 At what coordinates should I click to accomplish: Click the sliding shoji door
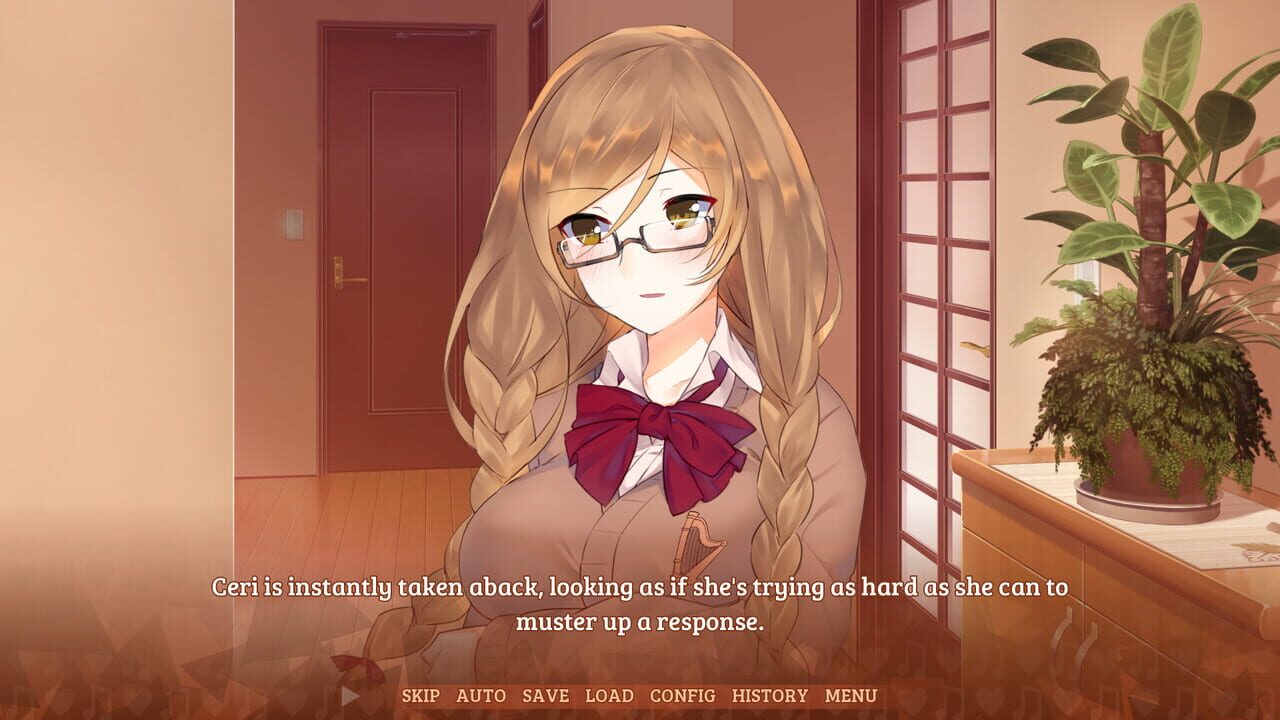(x=940, y=250)
